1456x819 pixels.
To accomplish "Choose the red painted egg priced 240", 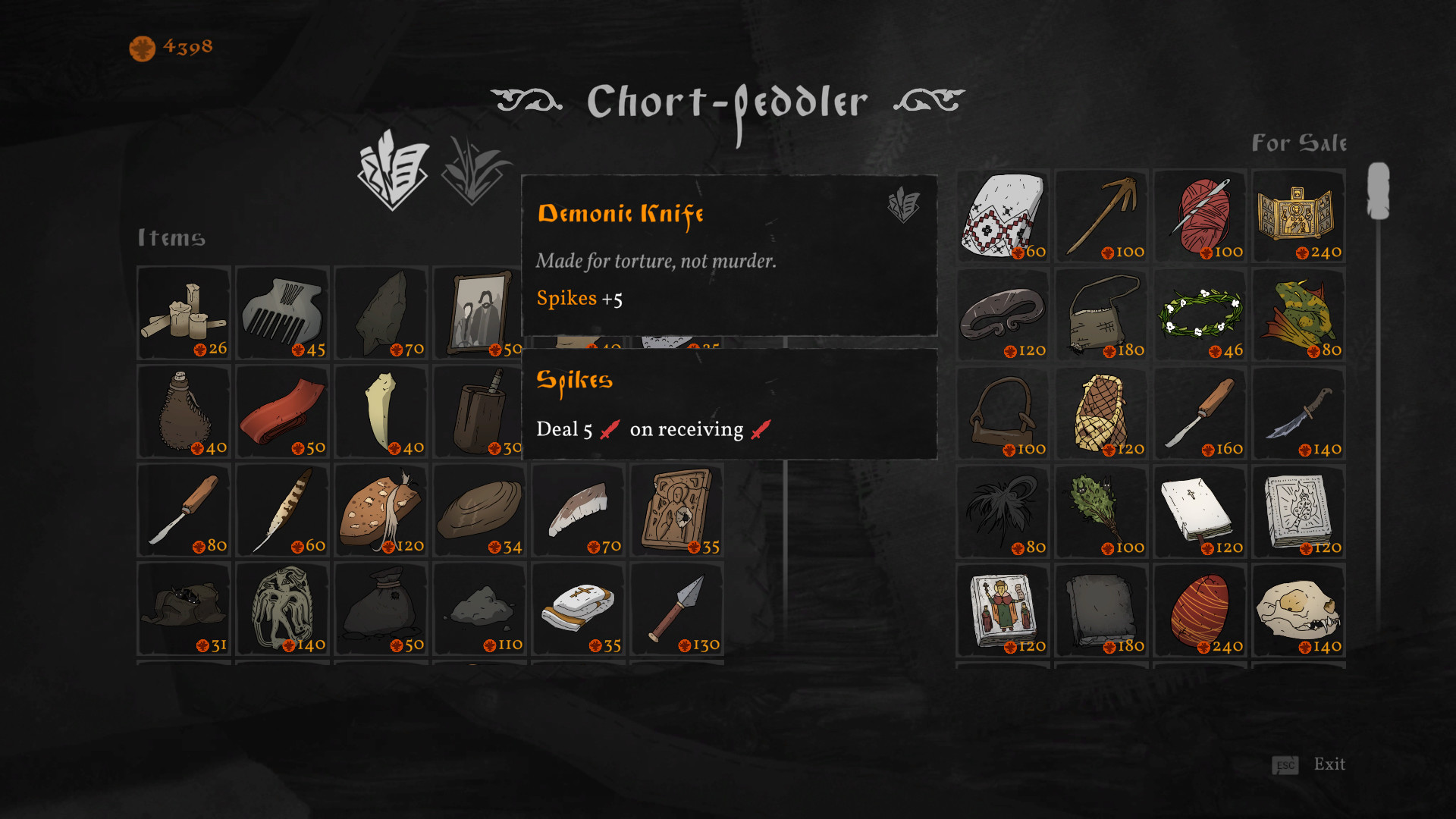I will (1200, 609).
